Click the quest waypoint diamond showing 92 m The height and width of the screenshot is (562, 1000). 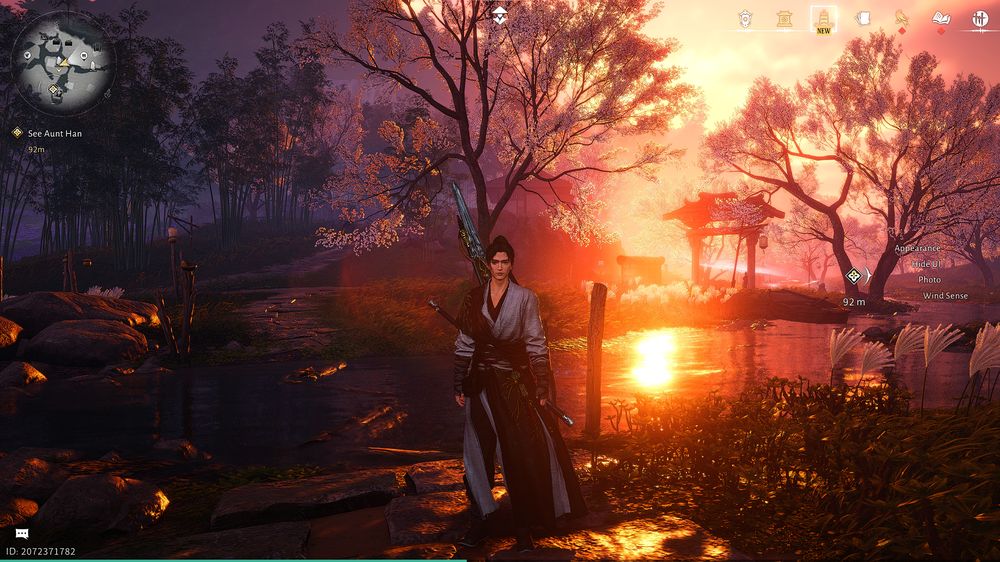coord(853,276)
